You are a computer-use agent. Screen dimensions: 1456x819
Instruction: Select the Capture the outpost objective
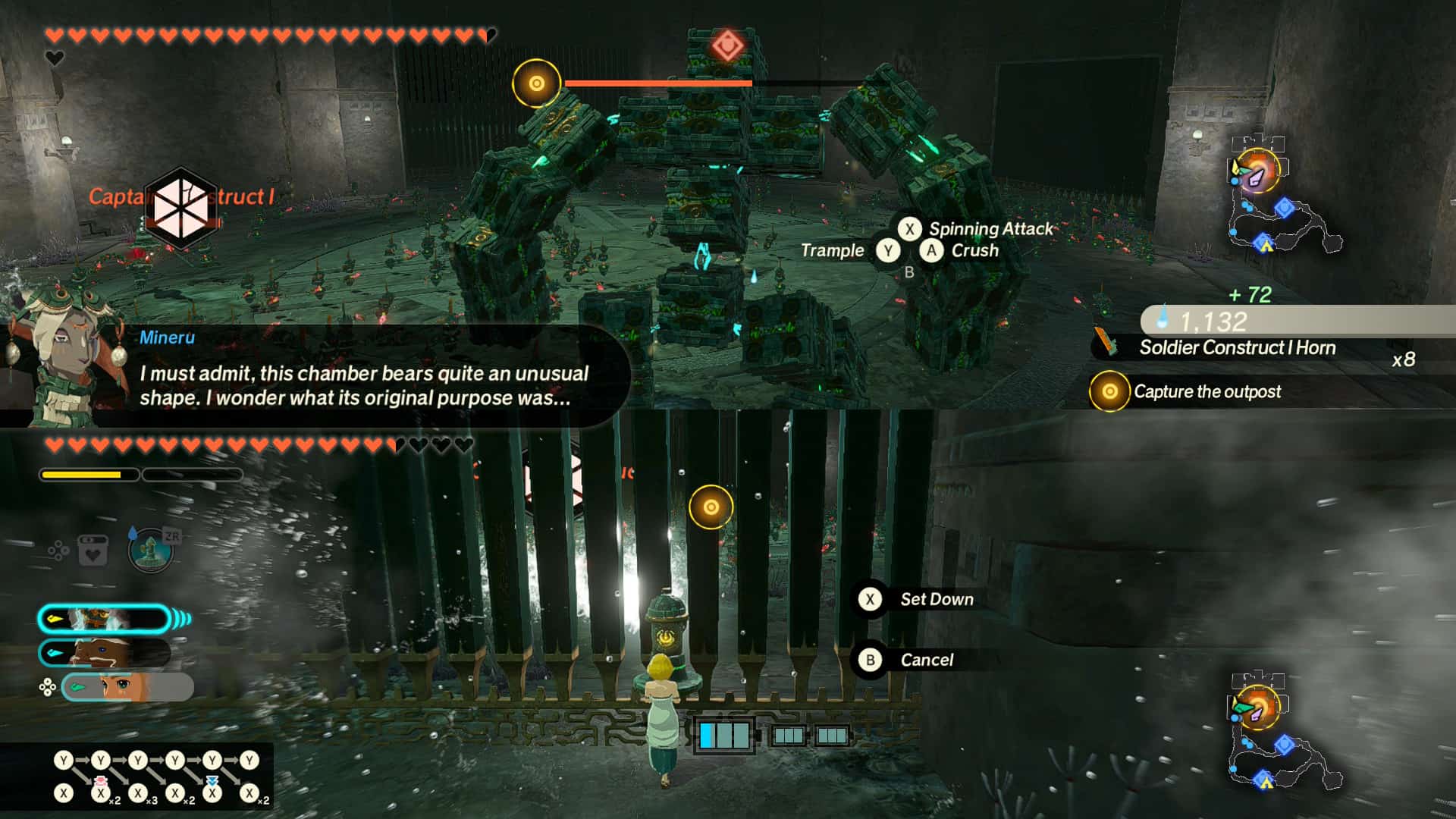coord(1206,391)
